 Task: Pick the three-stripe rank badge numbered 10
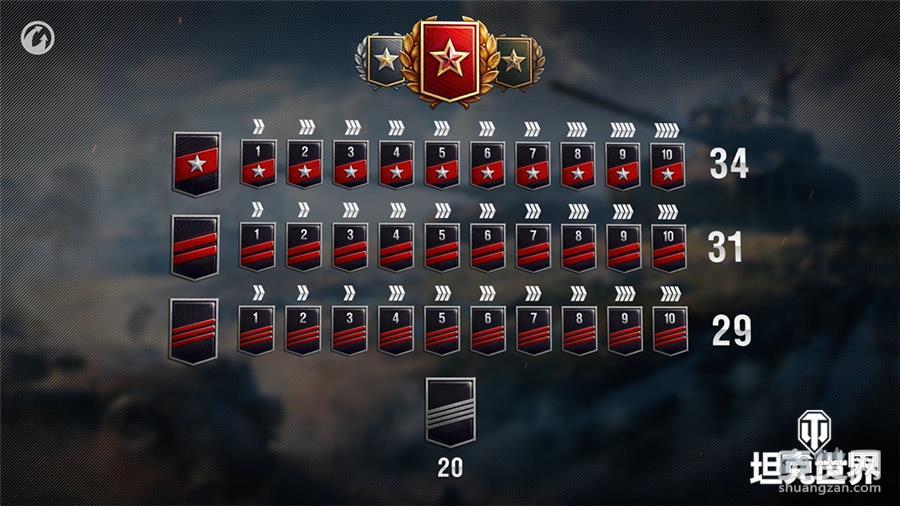coord(669,329)
